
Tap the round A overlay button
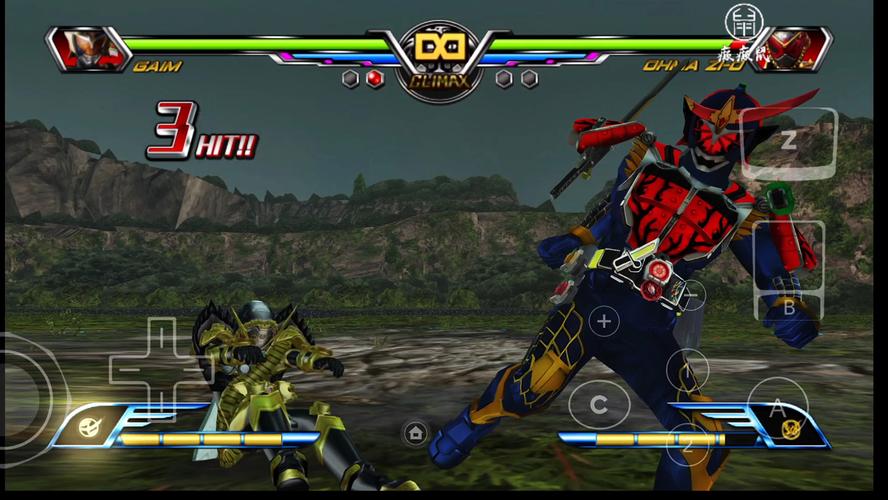tap(777, 406)
